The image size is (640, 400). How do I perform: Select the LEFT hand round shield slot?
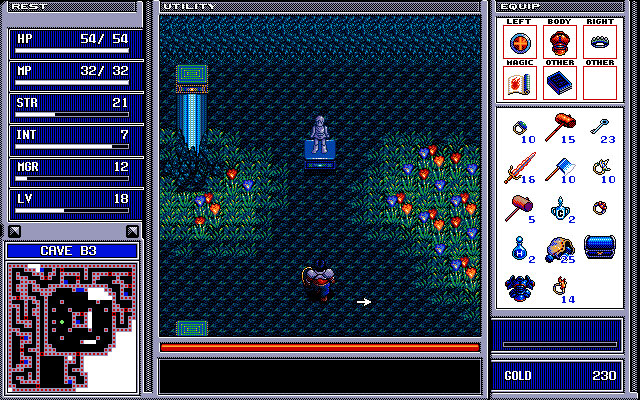[519, 43]
